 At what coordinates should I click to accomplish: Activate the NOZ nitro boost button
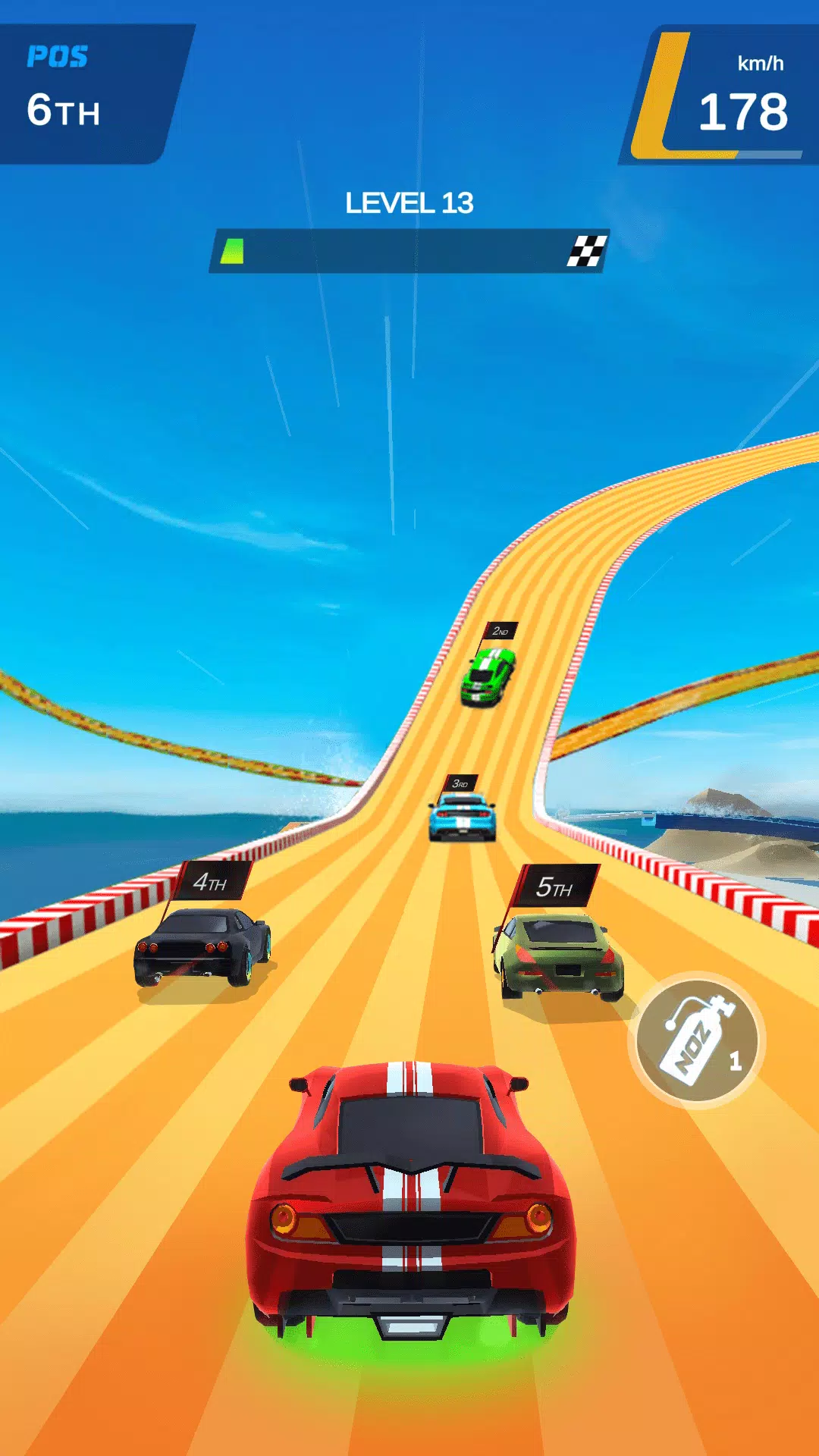tap(697, 1040)
